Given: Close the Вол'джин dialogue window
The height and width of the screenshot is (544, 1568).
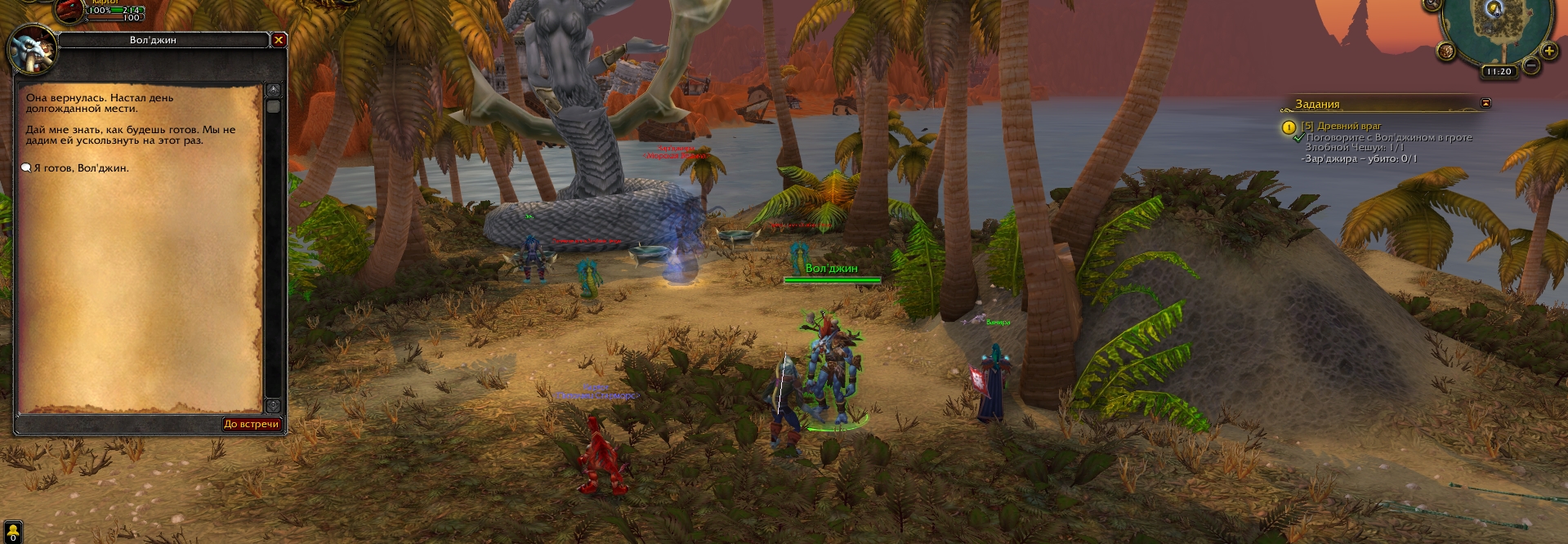Looking at the screenshot, I should click(279, 40).
